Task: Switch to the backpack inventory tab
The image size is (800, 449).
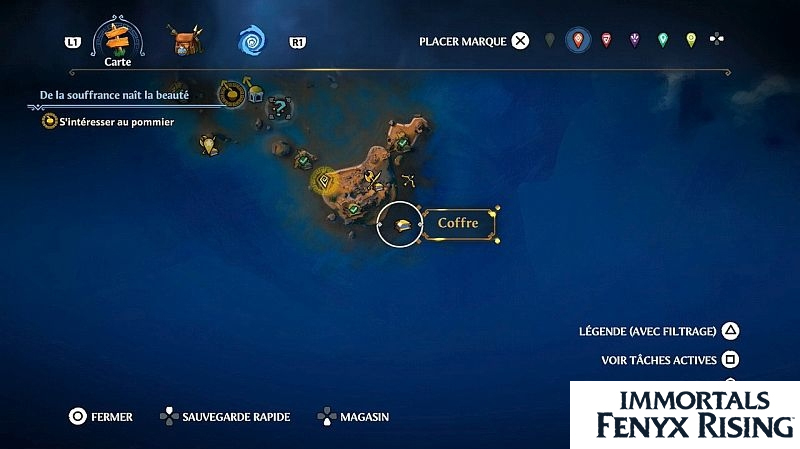Action: tap(185, 42)
